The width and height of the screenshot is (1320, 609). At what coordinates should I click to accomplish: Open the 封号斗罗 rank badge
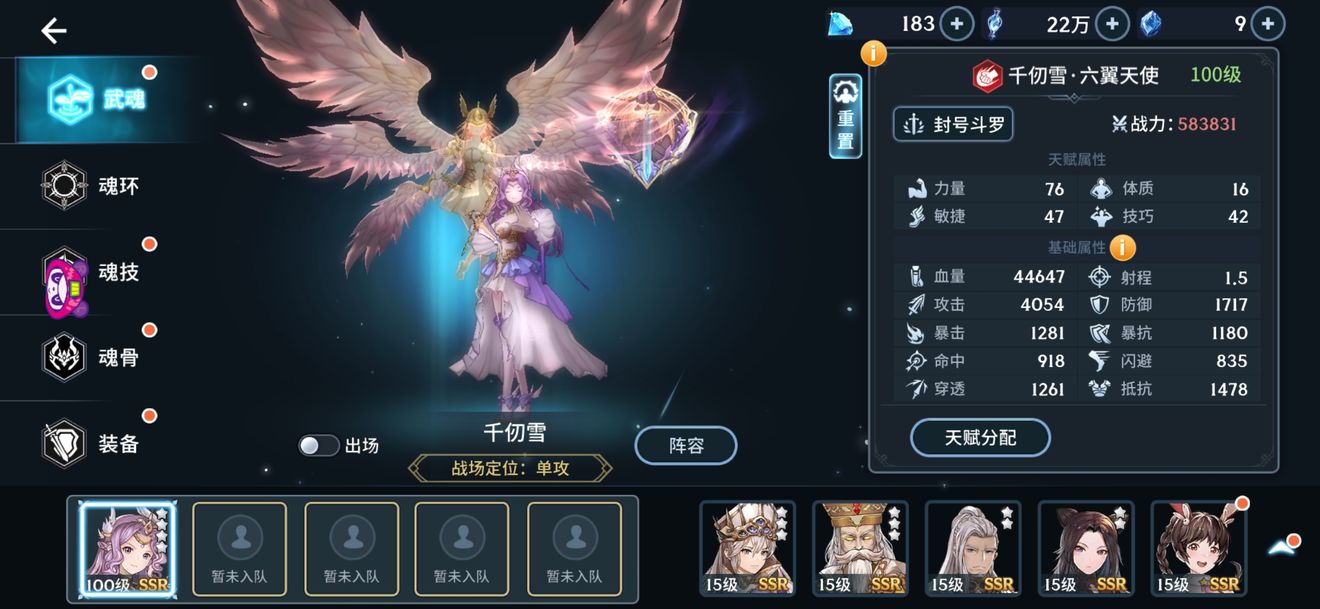click(953, 124)
